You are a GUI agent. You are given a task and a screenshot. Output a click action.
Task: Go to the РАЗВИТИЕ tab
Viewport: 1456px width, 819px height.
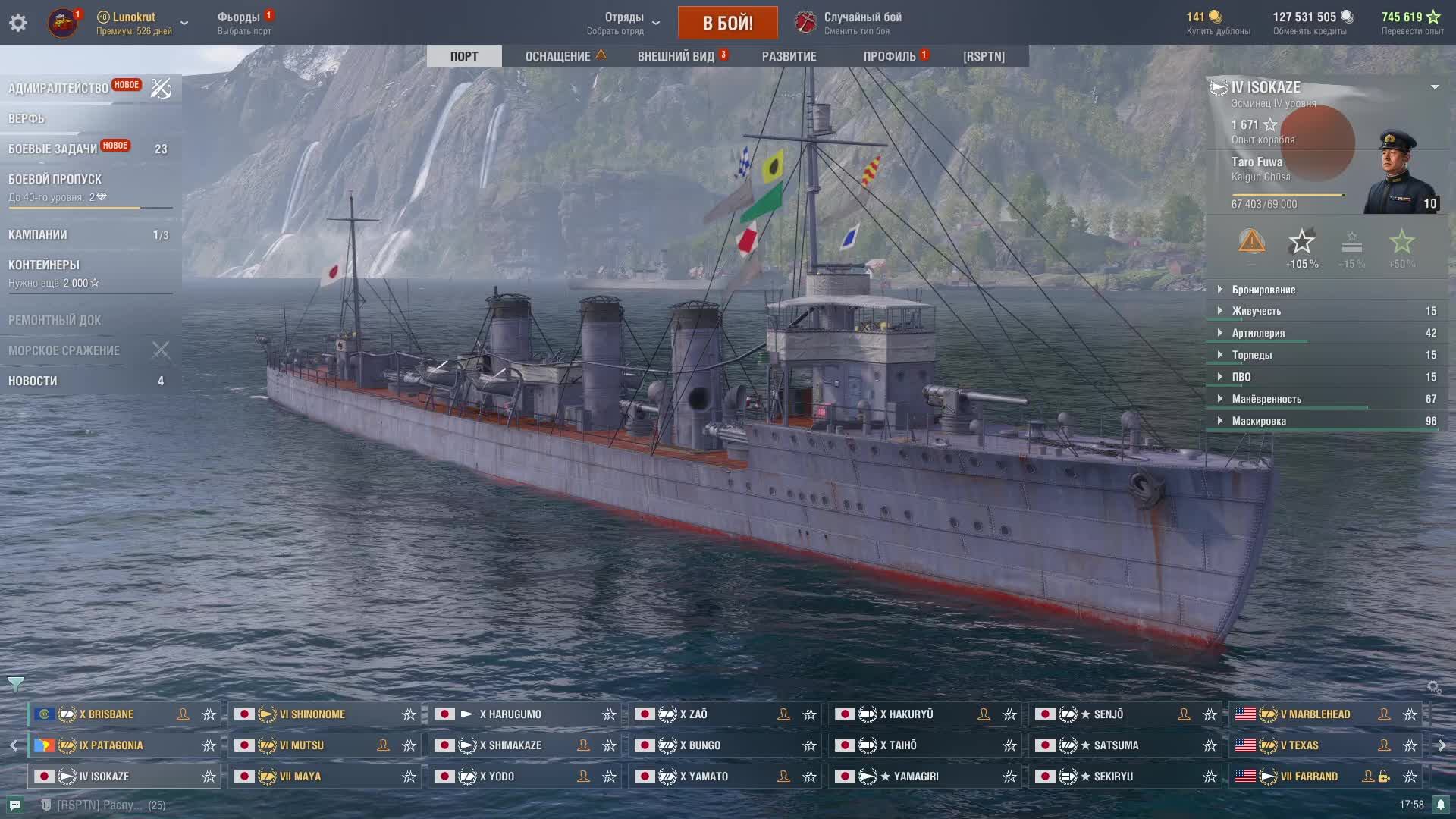[789, 56]
